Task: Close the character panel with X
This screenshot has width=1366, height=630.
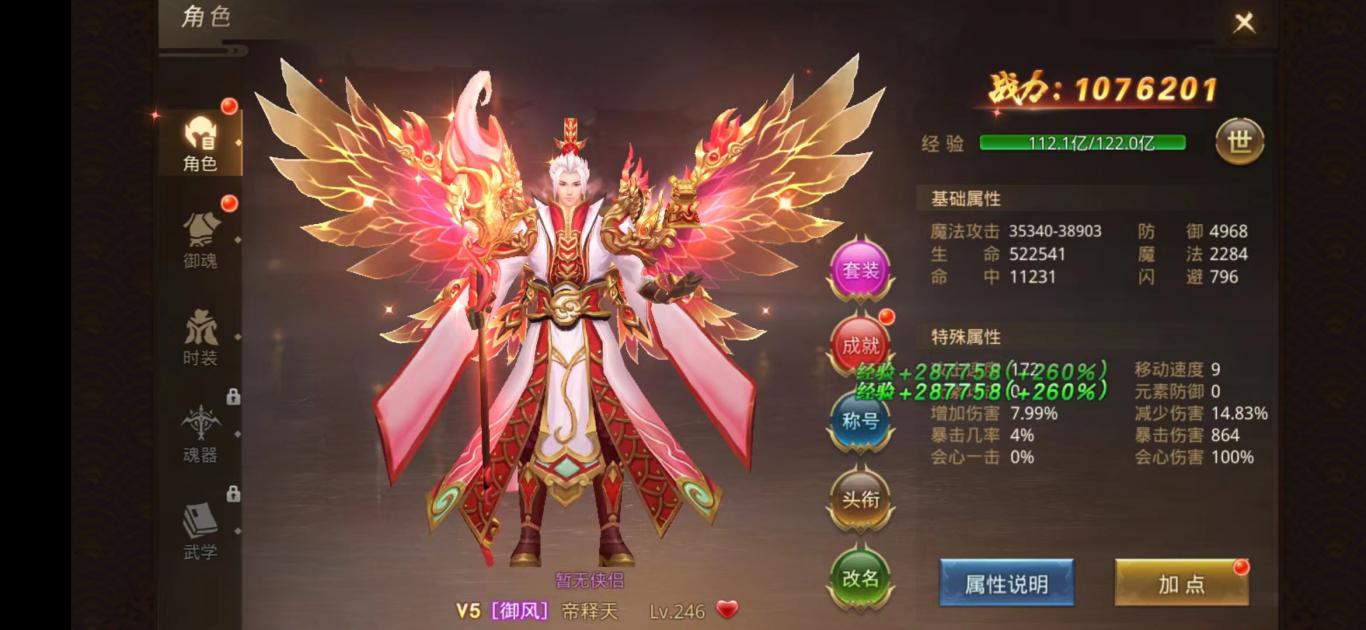Action: click(x=1244, y=23)
